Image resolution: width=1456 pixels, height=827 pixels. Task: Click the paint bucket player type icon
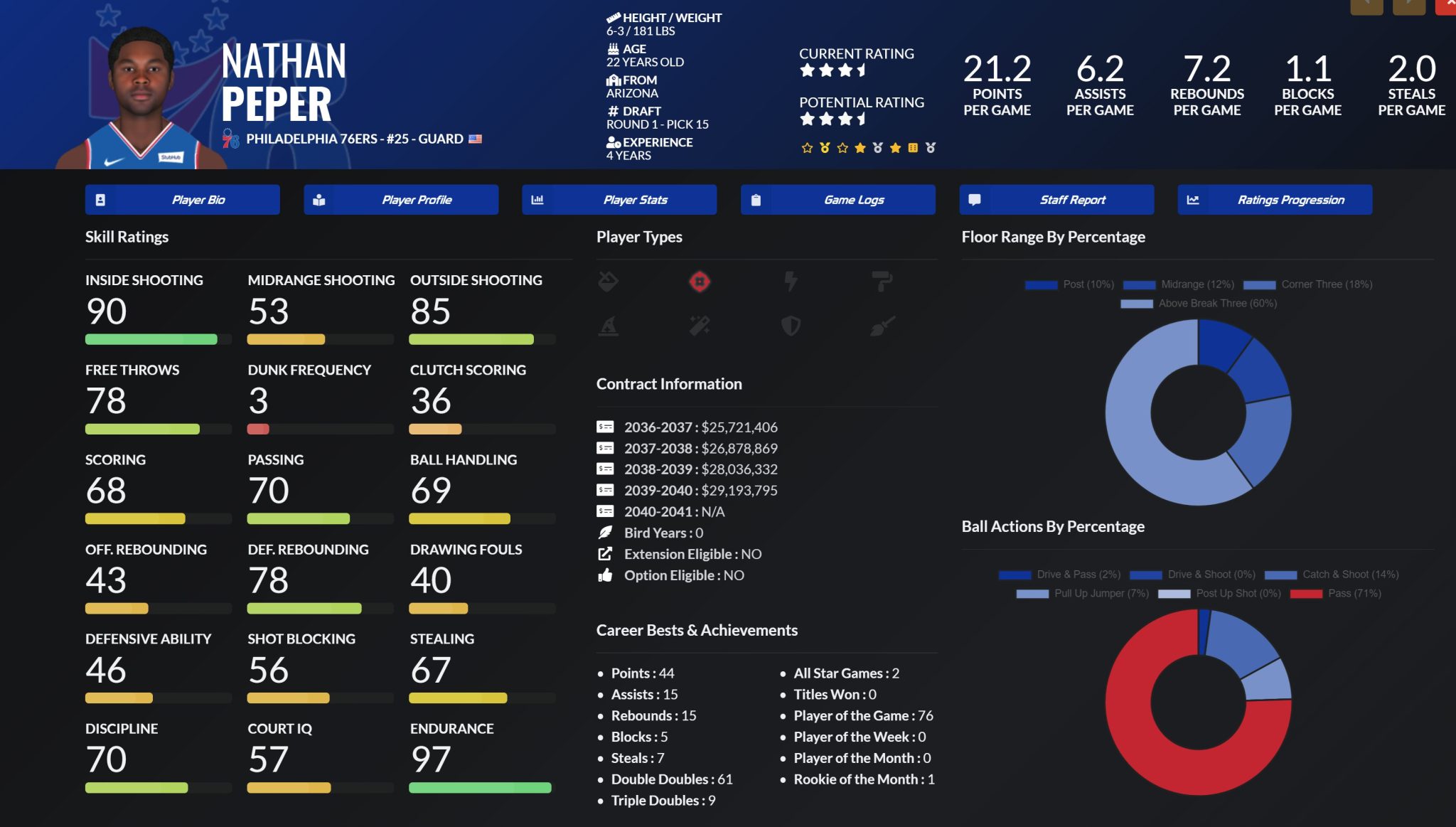pyautogui.click(x=609, y=282)
